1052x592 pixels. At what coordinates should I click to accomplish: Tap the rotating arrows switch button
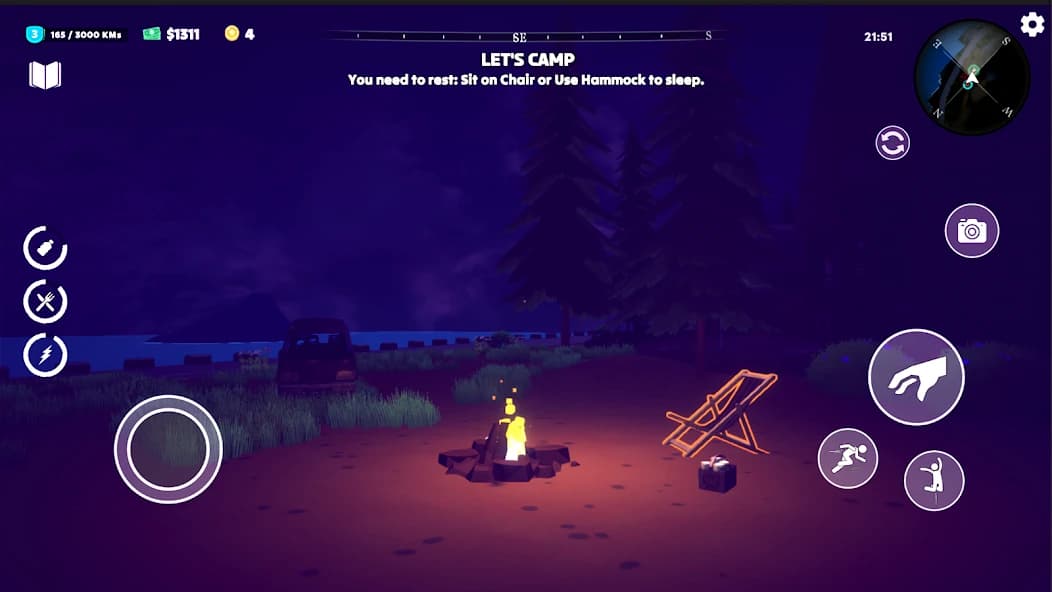tap(892, 142)
